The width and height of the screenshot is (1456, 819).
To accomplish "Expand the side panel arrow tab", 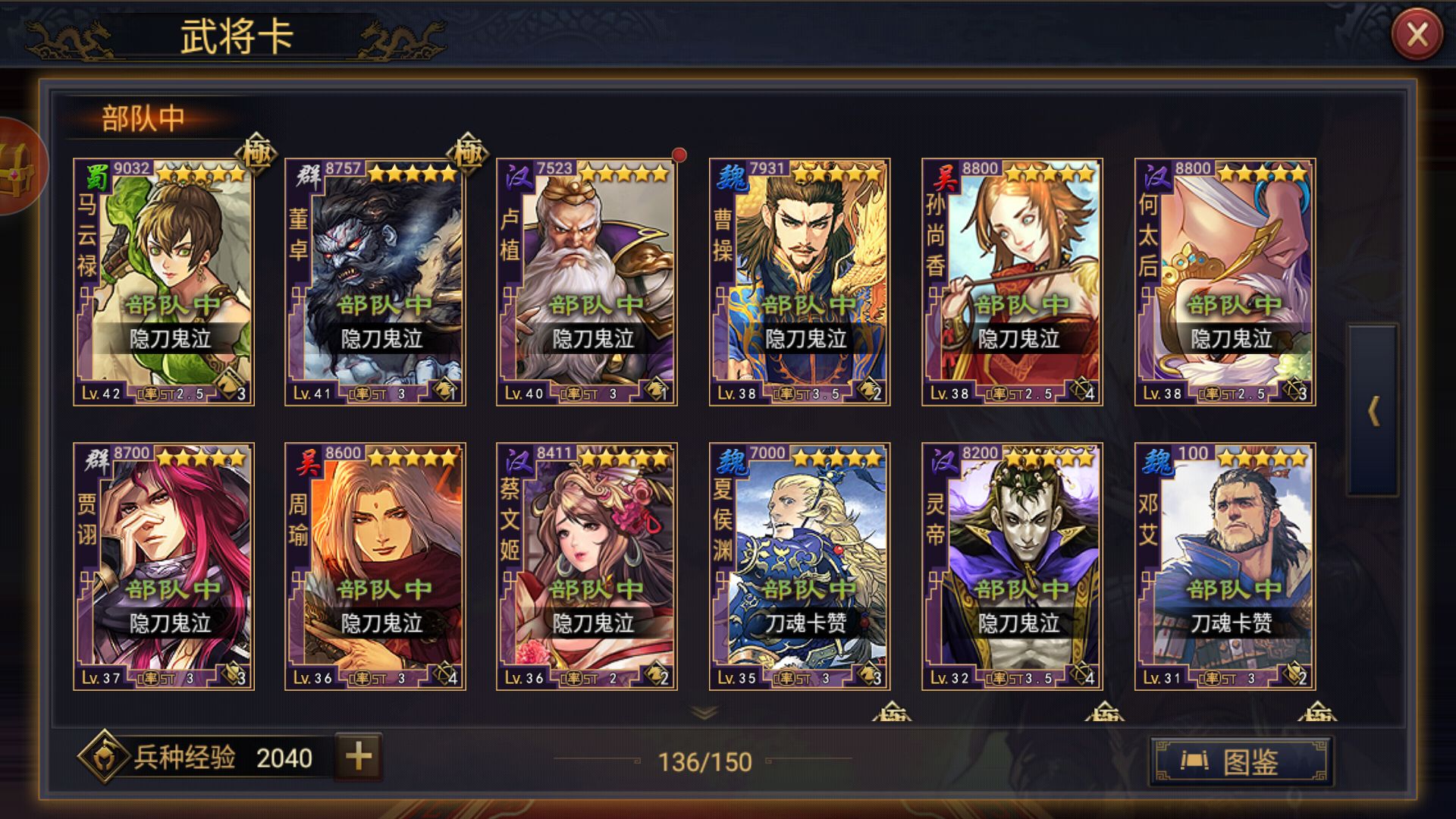I will pos(1373,411).
